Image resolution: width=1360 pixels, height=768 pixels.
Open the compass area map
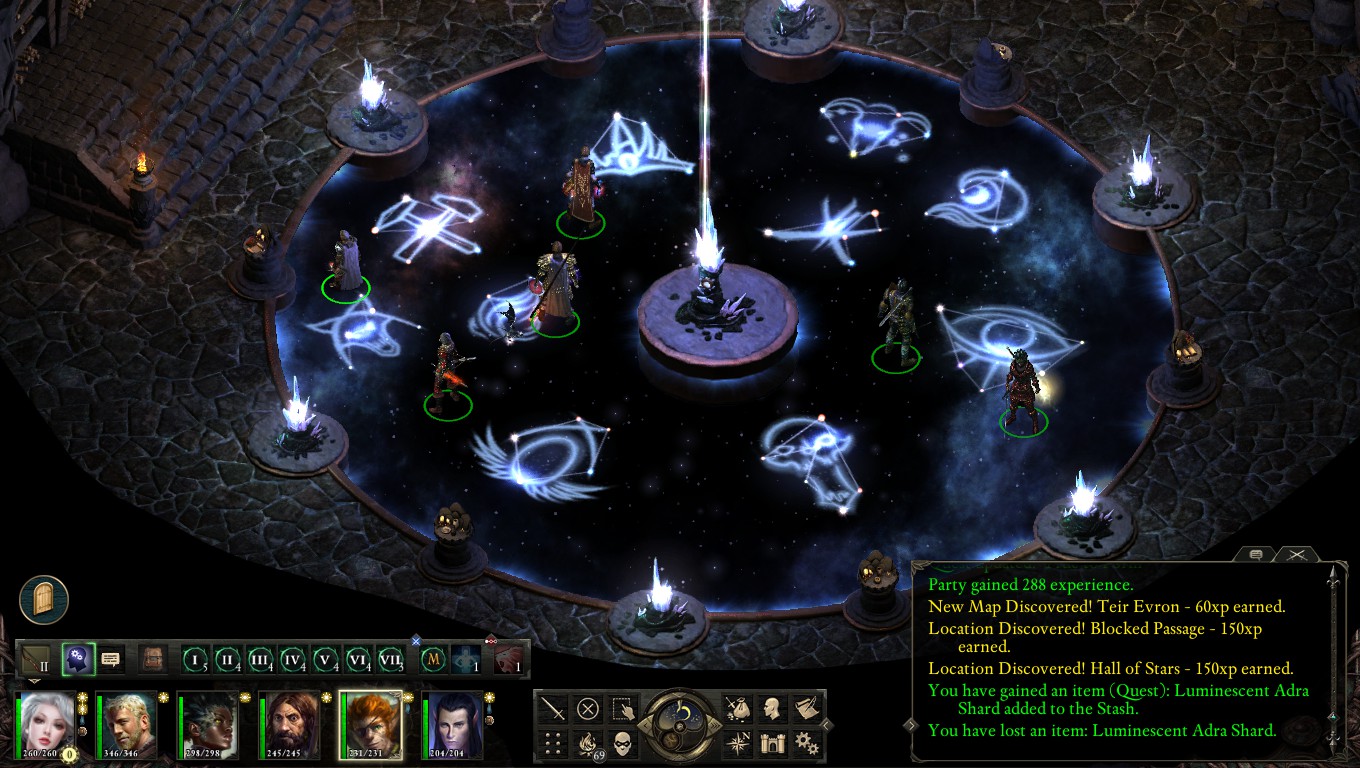[738, 743]
